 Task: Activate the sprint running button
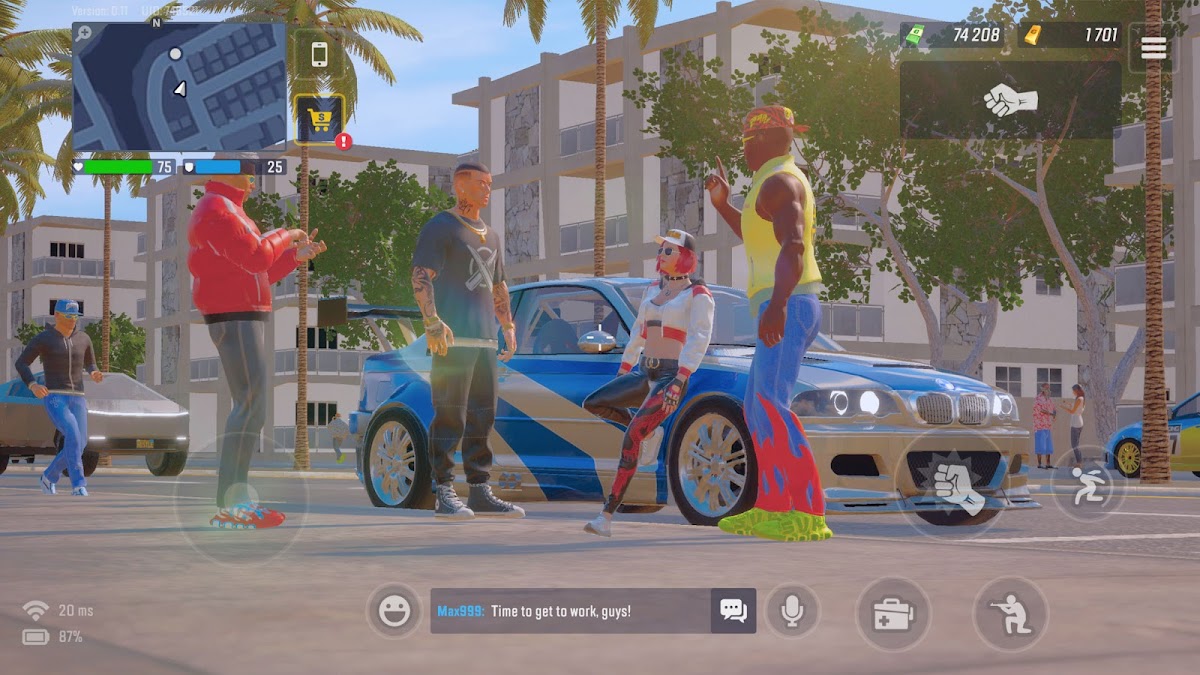click(1088, 482)
